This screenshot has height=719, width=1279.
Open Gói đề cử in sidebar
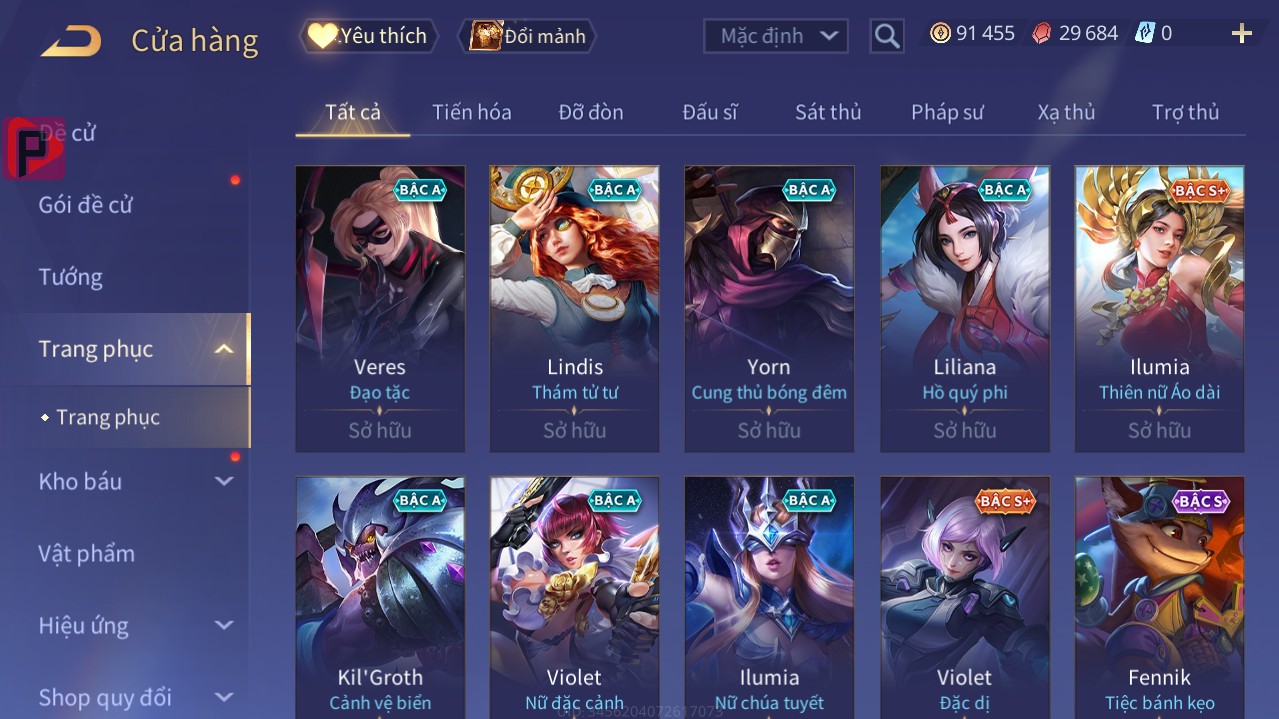tap(86, 205)
